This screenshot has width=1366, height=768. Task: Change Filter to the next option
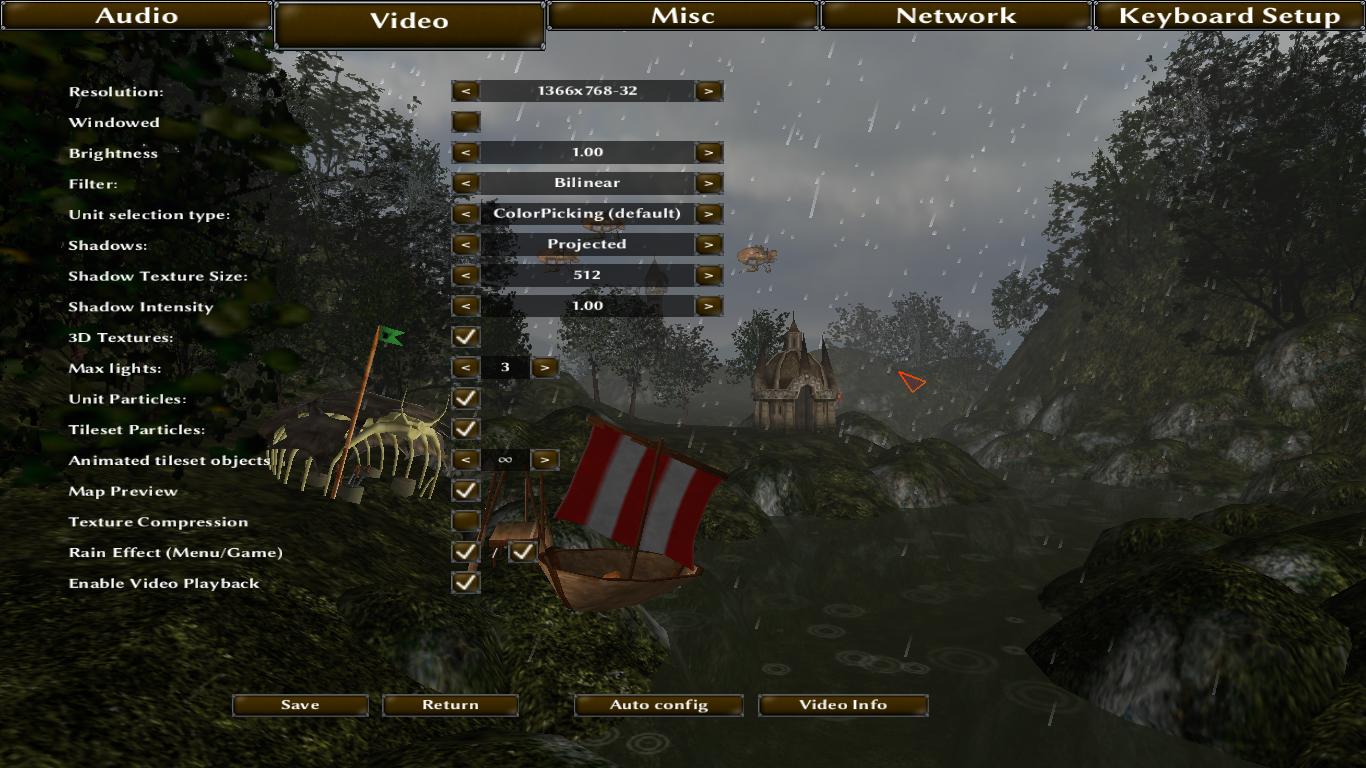point(709,183)
